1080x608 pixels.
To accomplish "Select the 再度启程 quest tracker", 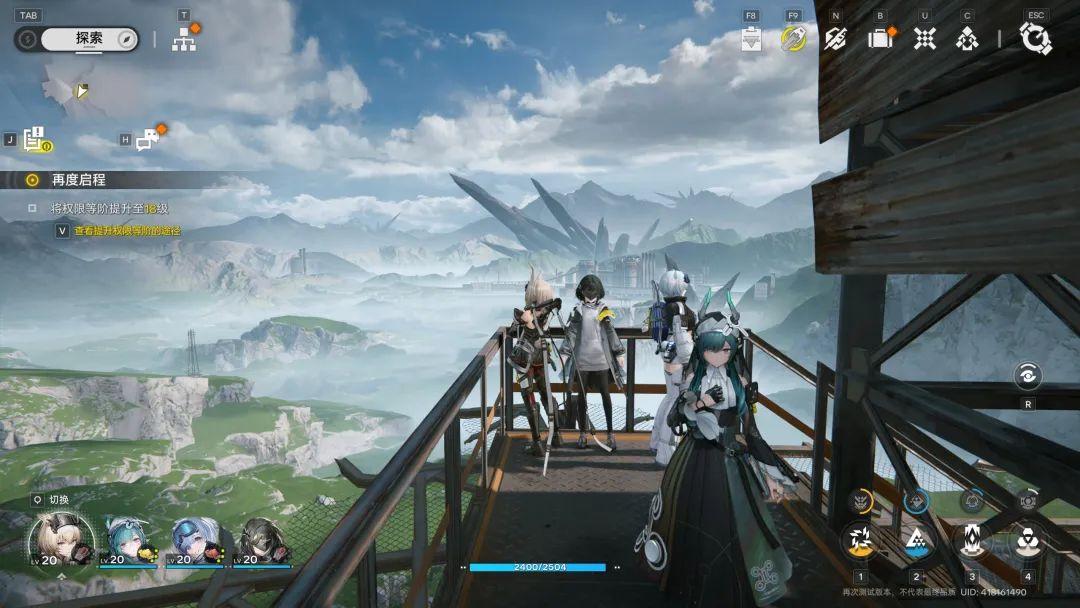I will point(78,180).
